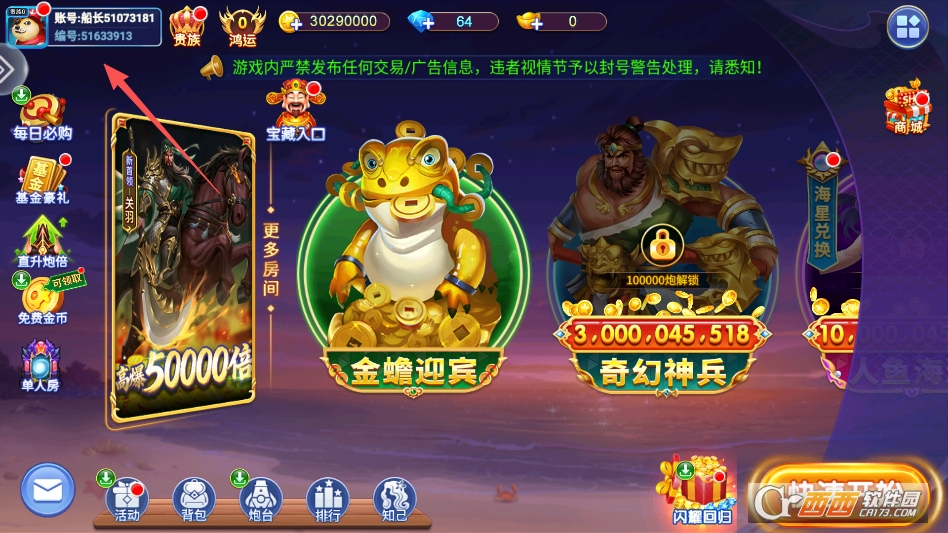Open 直升炮倍 cannon upgrade
Viewport: 948px width, 533px height.
(42, 243)
